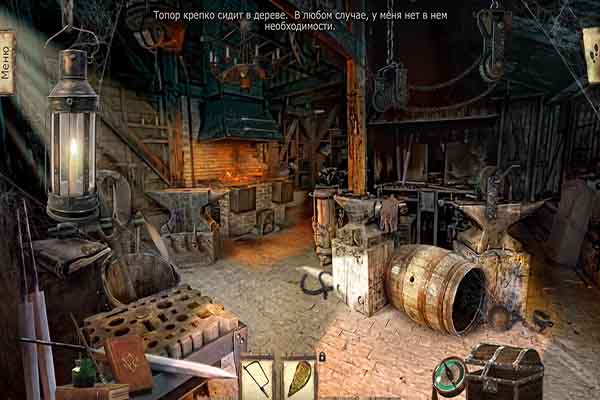Open the Меню tab
This screenshot has height=400, width=600.
coord(7,62)
